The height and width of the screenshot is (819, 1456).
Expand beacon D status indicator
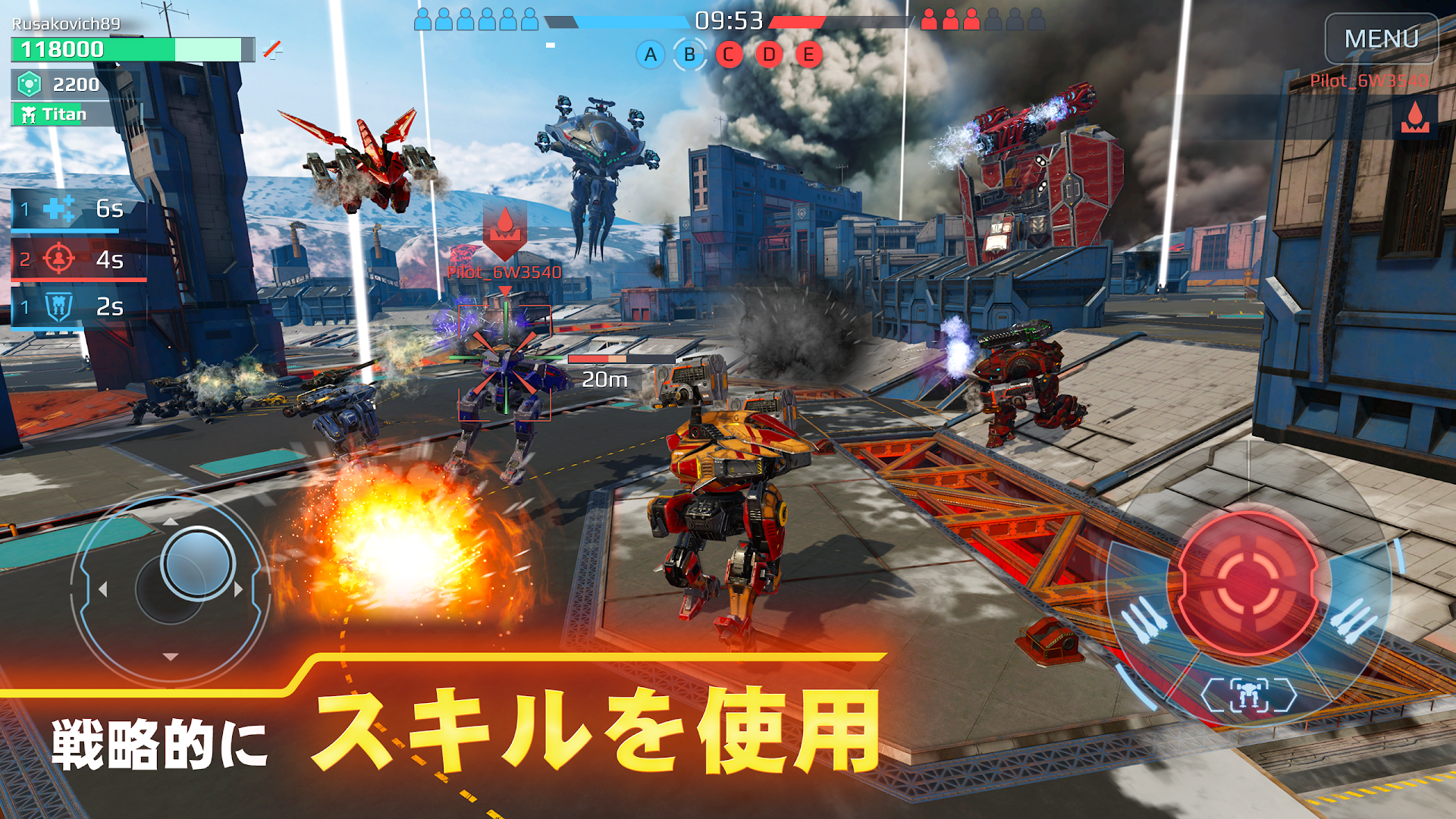point(769,55)
